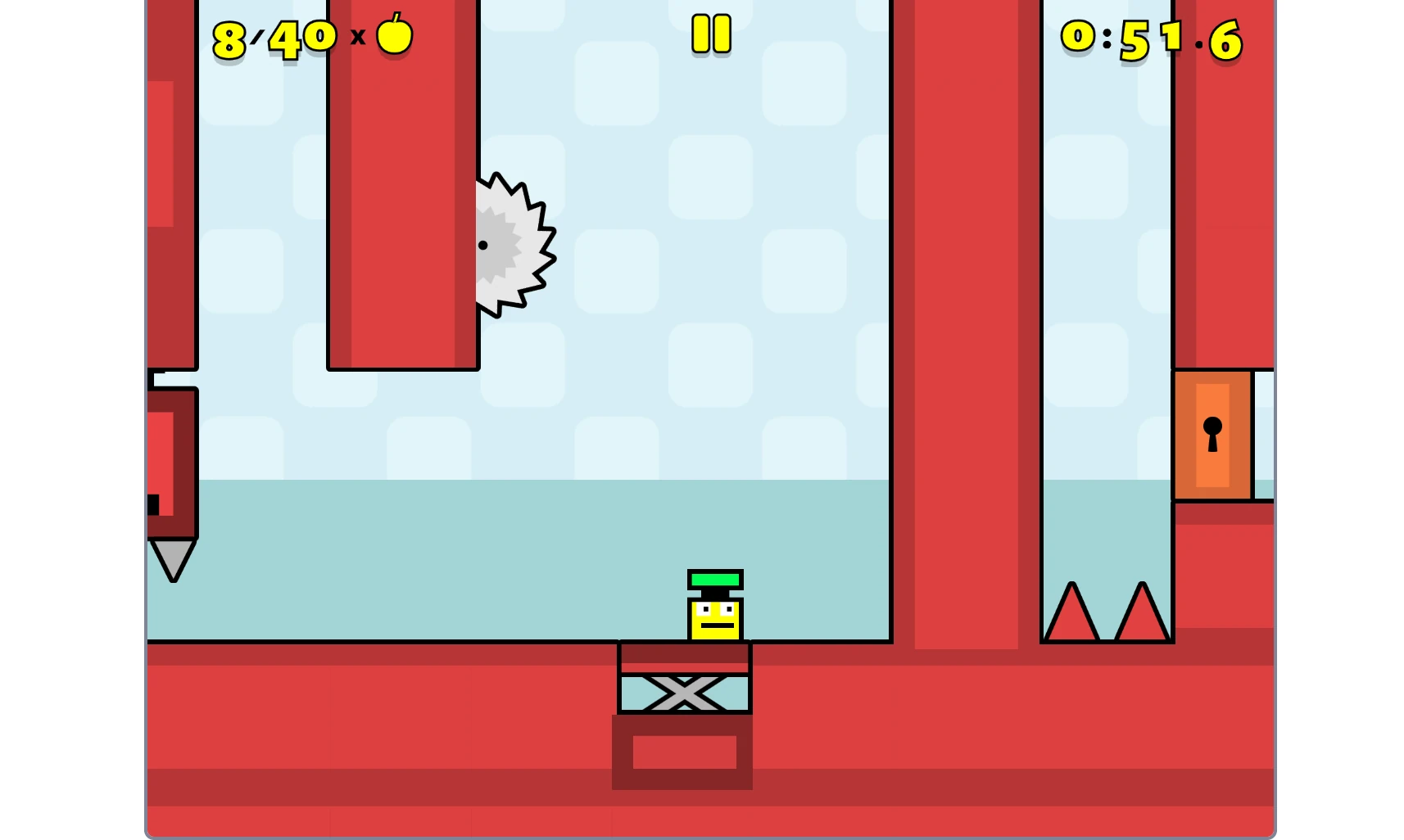The image size is (1404, 840).
Task: Click the pause icon at top center
Action: point(709,35)
